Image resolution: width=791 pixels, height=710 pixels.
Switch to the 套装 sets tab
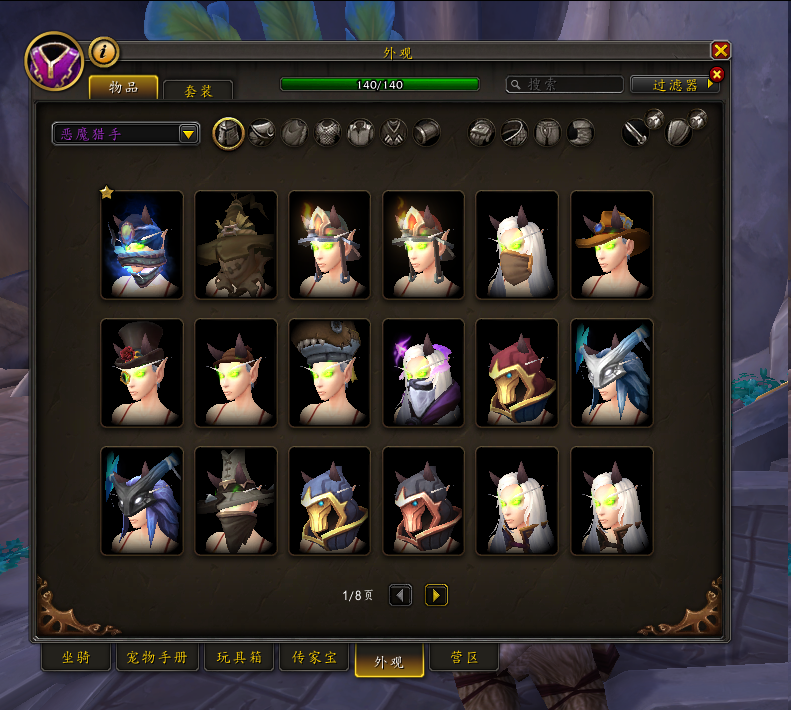tap(198, 91)
